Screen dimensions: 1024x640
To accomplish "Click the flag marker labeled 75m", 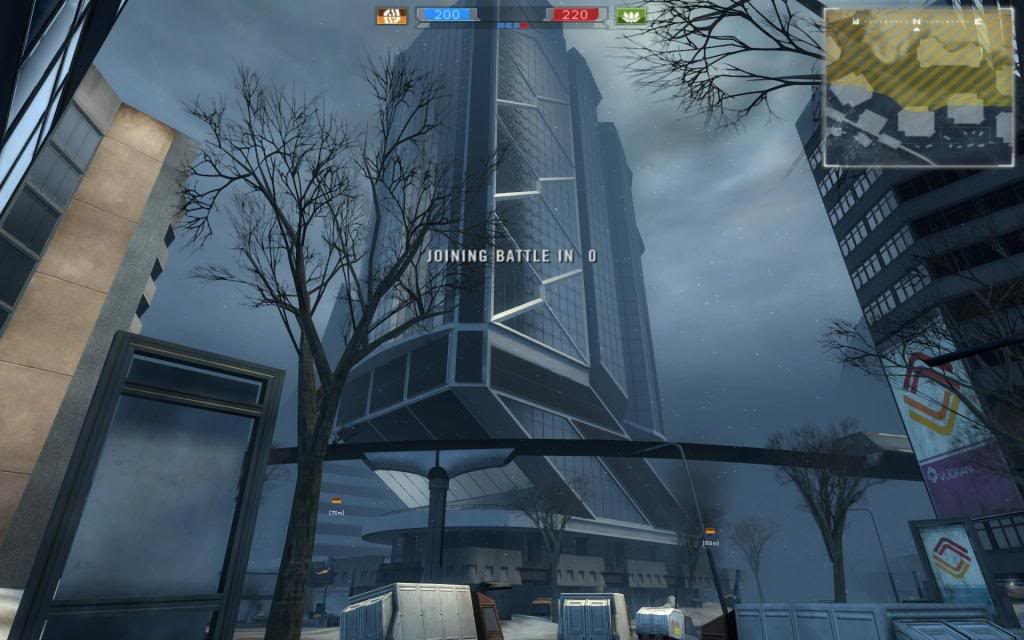I will pyautogui.click(x=336, y=501).
